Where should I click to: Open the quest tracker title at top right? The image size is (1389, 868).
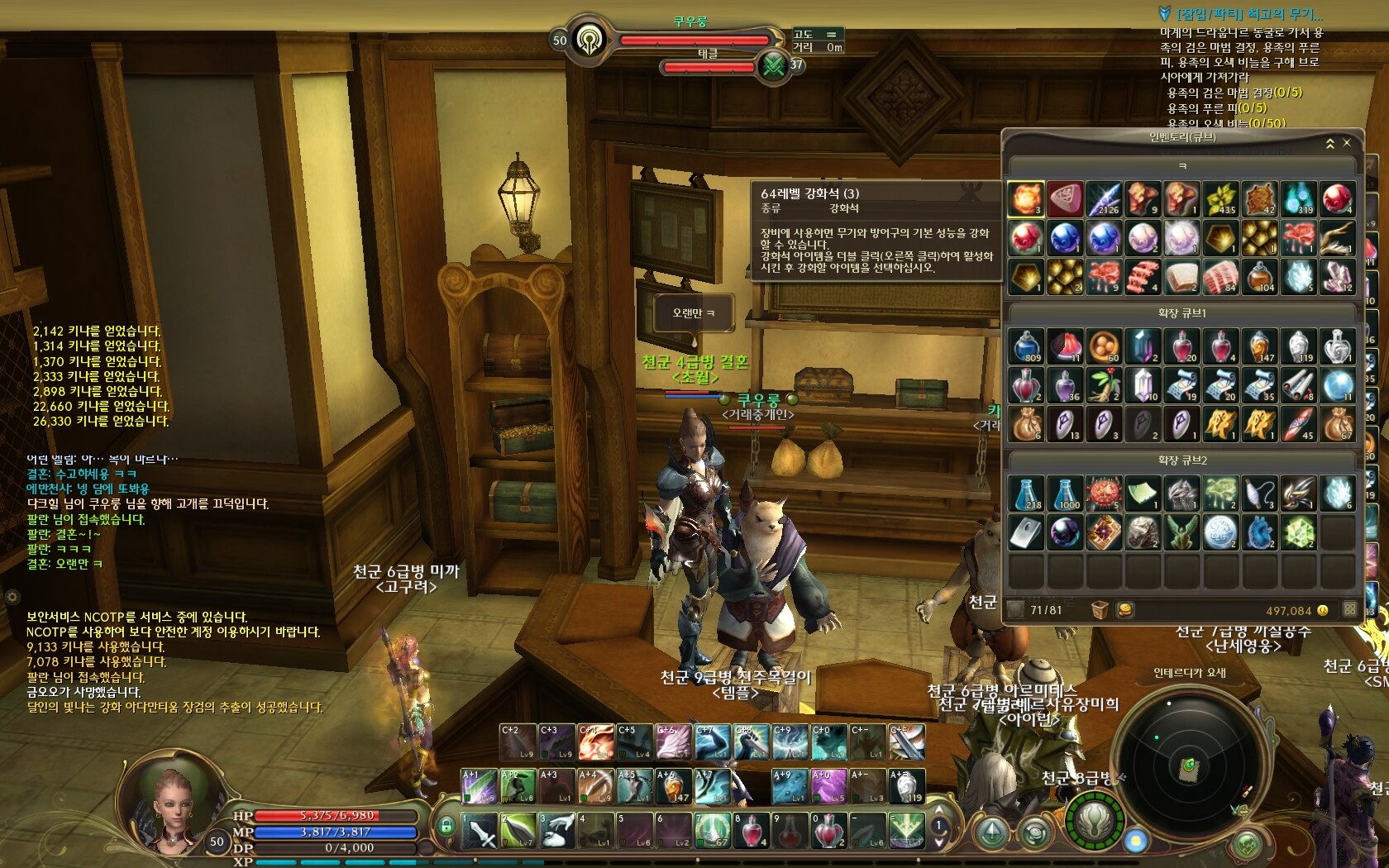tap(1248, 14)
